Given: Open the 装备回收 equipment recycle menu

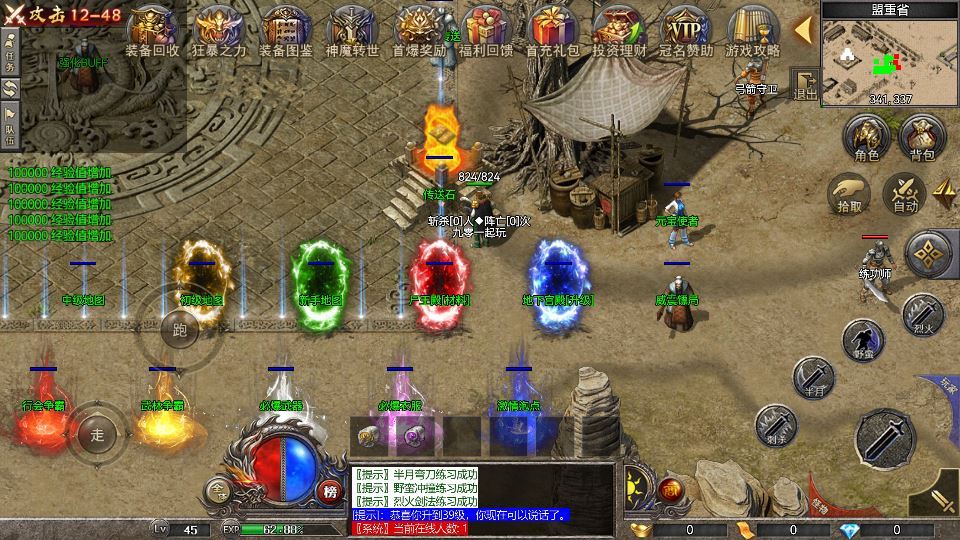Looking at the screenshot, I should click(152, 29).
